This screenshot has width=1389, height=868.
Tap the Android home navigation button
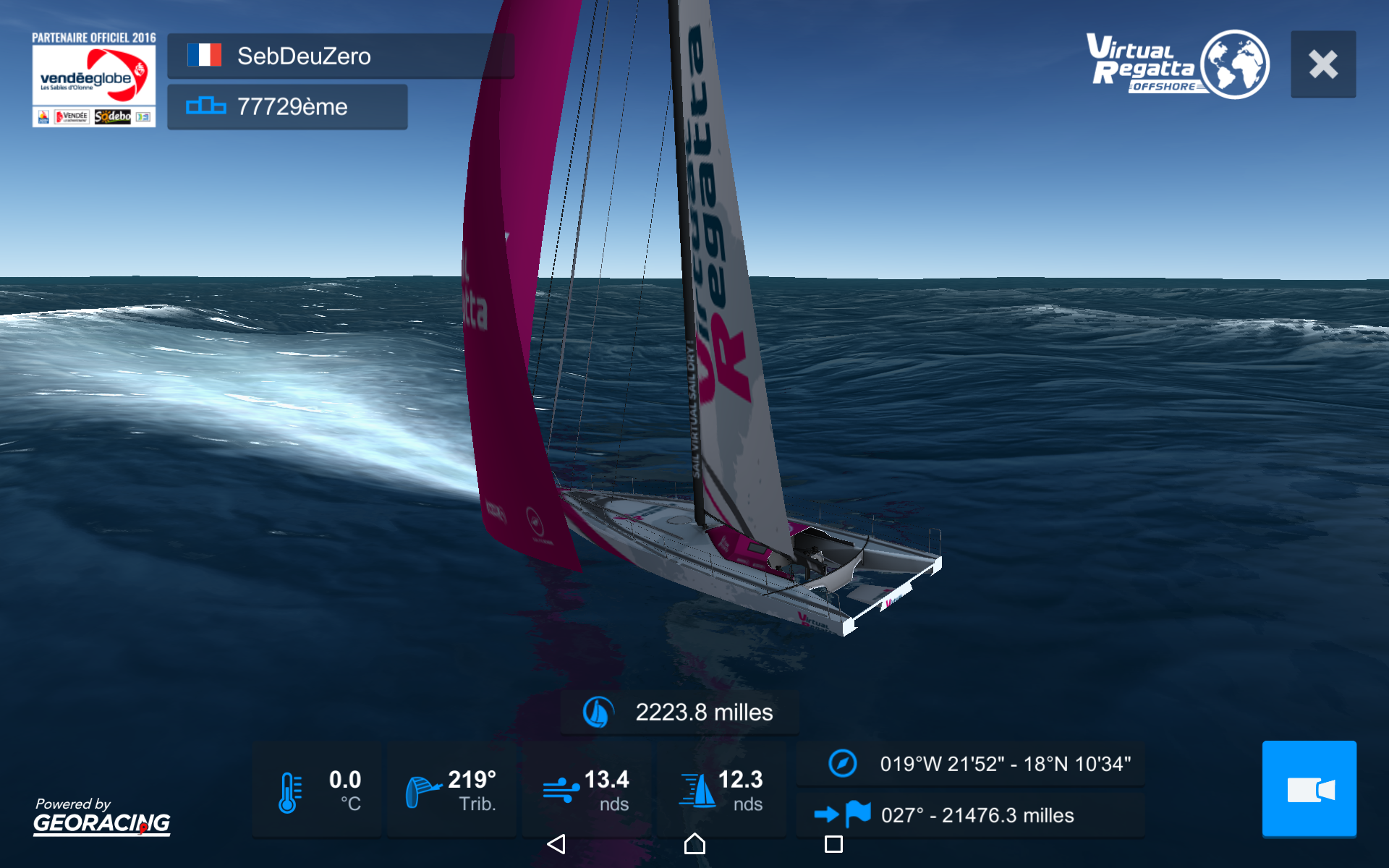tap(694, 843)
